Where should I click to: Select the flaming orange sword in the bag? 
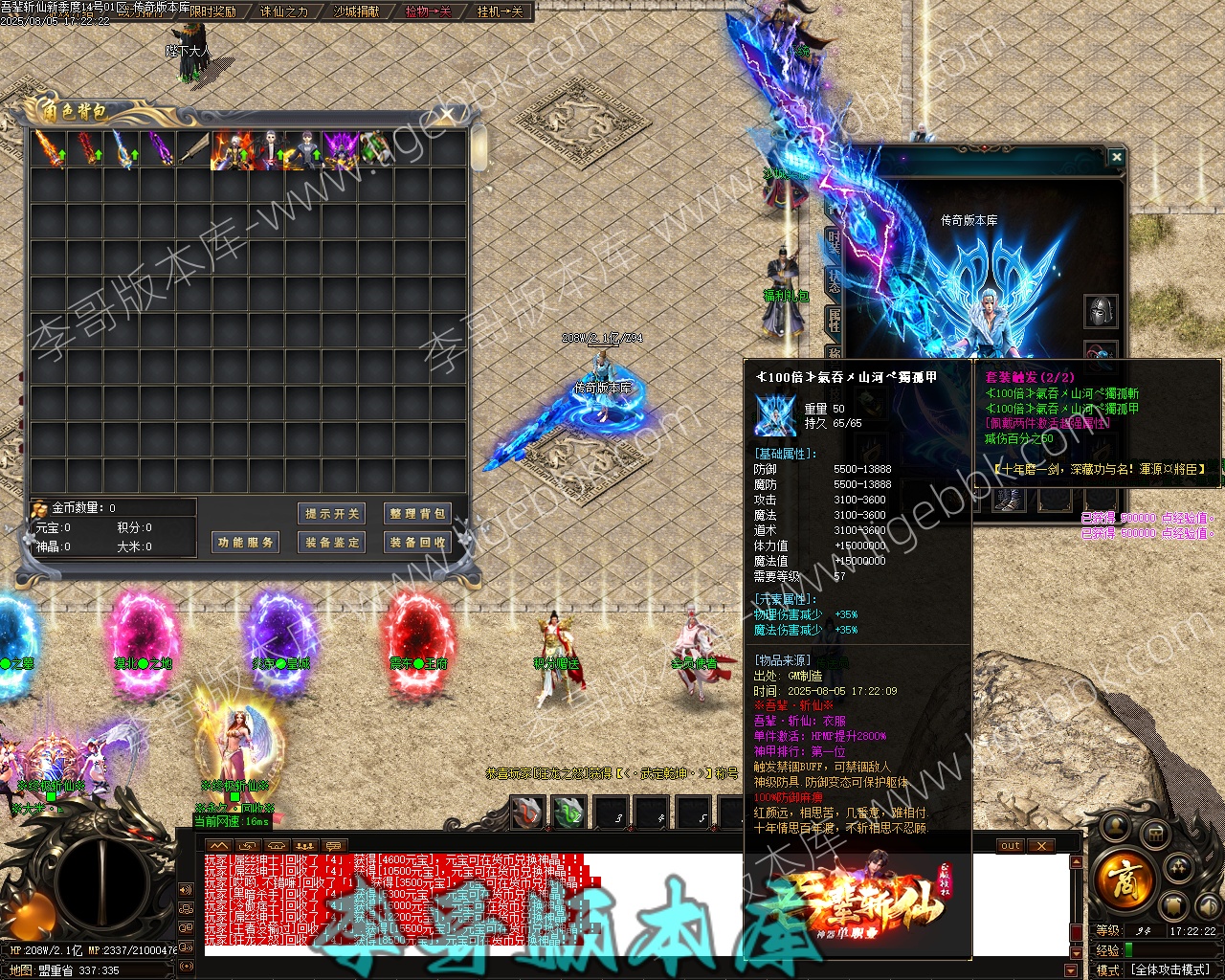tap(48, 149)
